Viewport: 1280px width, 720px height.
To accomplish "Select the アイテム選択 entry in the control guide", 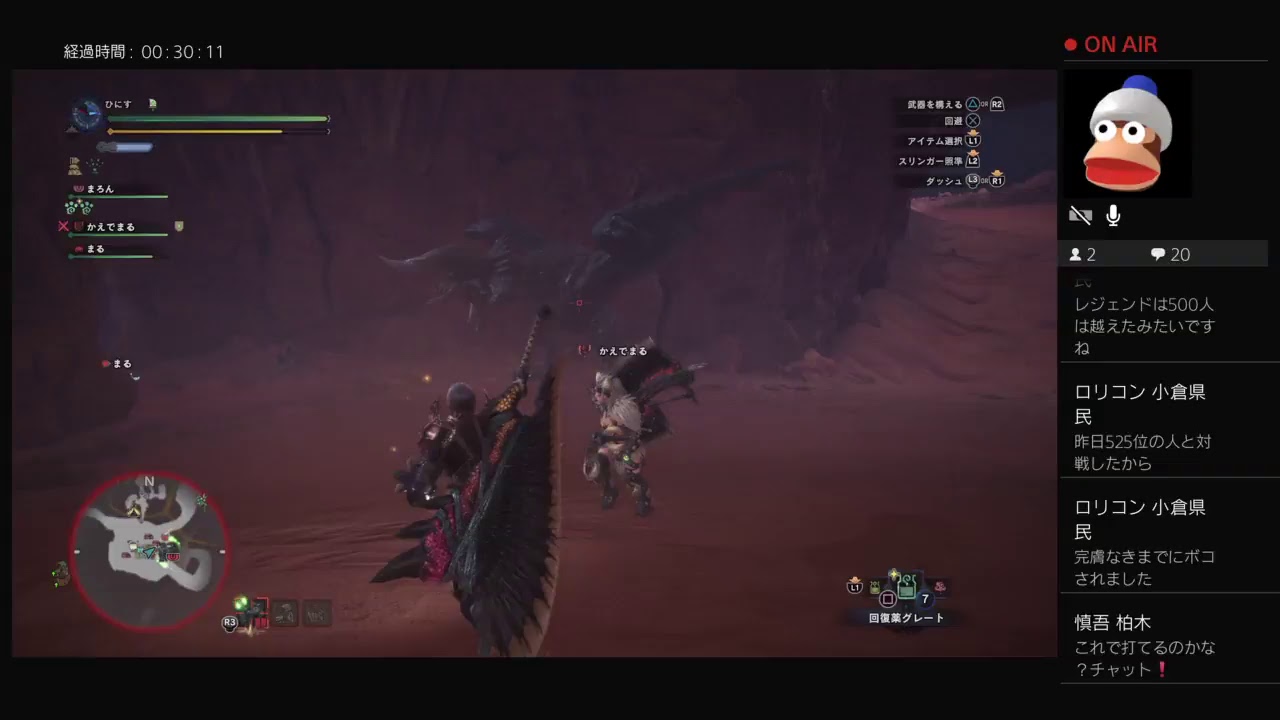I will [x=935, y=141].
